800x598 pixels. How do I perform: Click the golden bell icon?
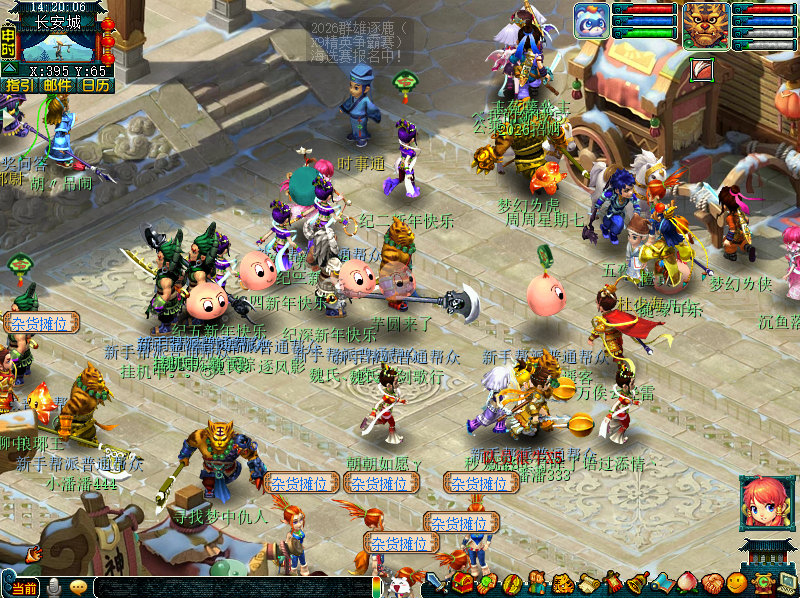(x=637, y=582)
